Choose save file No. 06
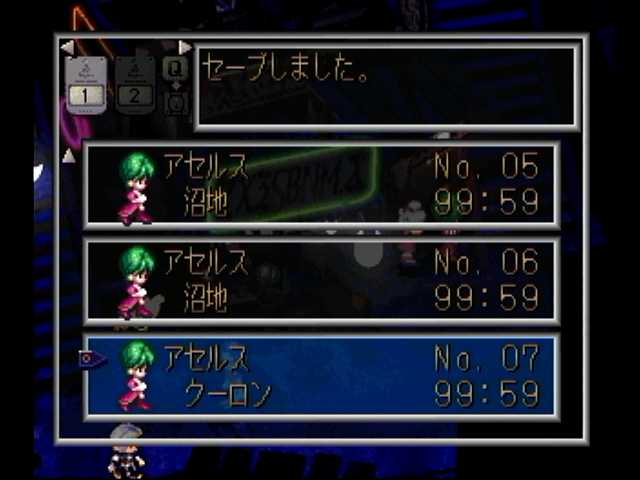 click(x=320, y=281)
